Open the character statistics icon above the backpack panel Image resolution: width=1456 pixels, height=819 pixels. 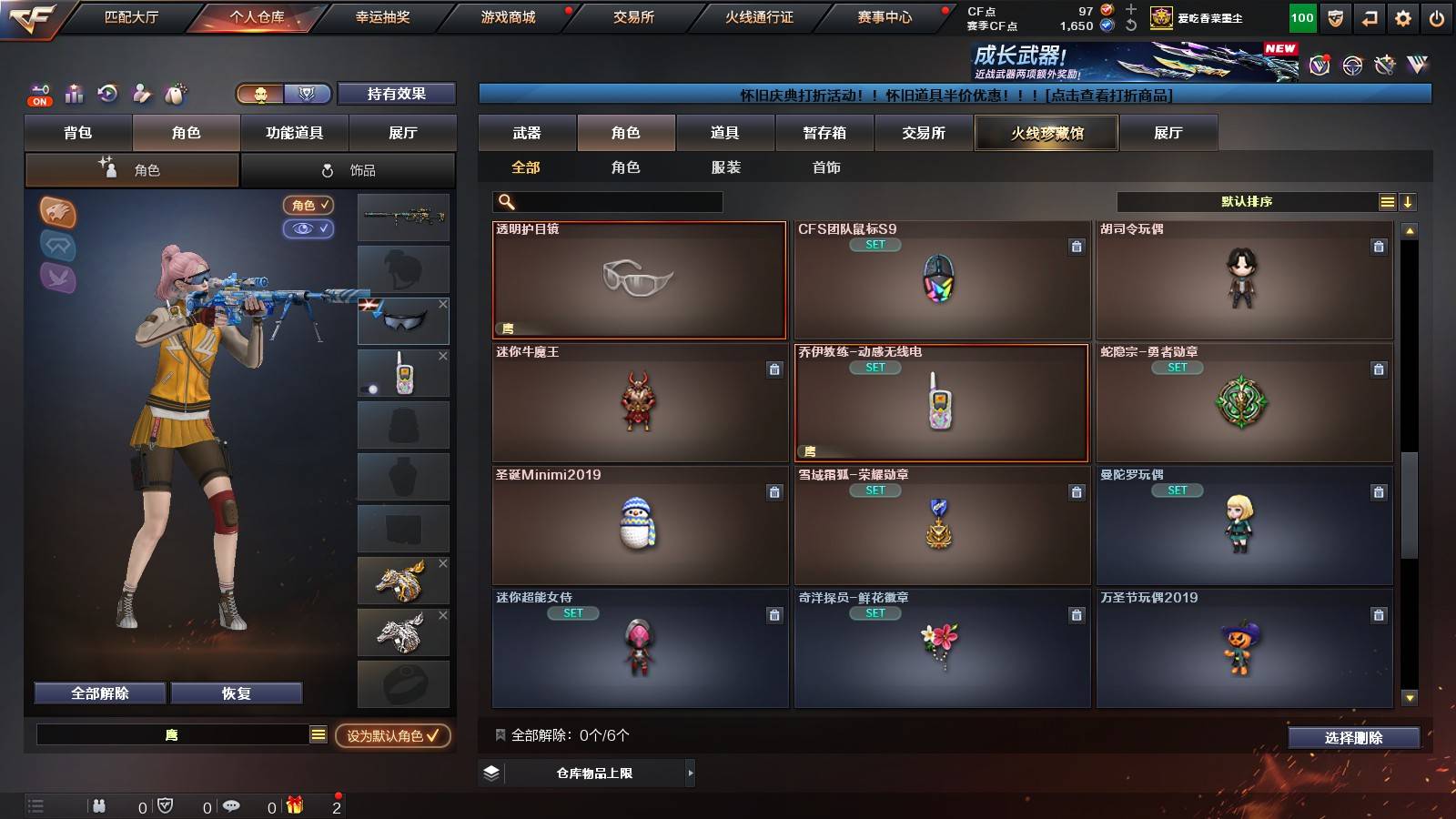[73, 92]
